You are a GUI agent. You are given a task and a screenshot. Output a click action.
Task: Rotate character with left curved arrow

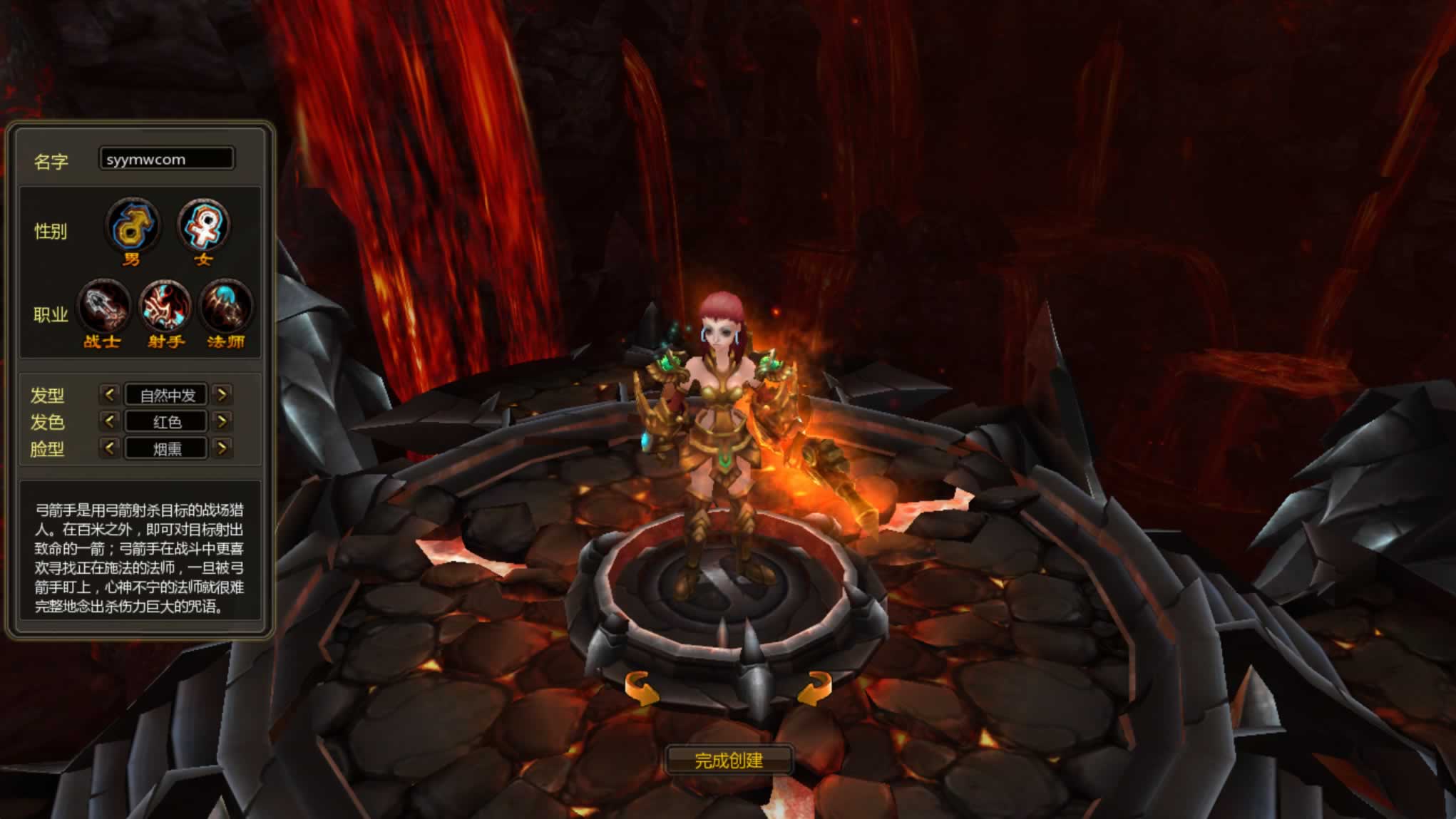(x=641, y=689)
